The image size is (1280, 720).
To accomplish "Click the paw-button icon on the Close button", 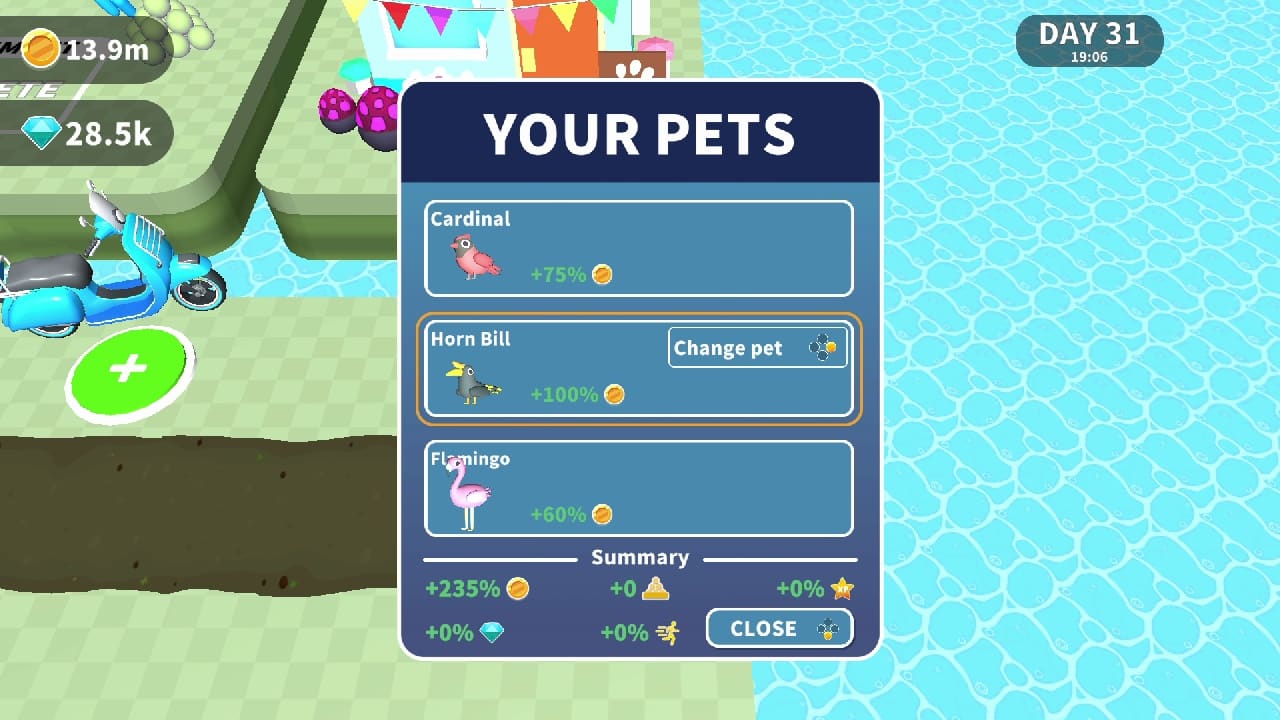I will pos(829,629).
